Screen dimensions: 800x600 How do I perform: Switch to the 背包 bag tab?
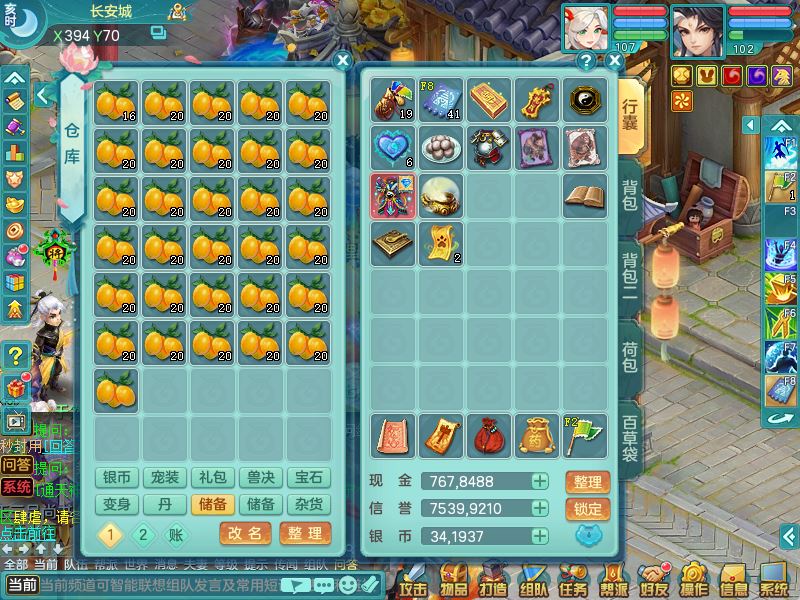click(x=630, y=194)
